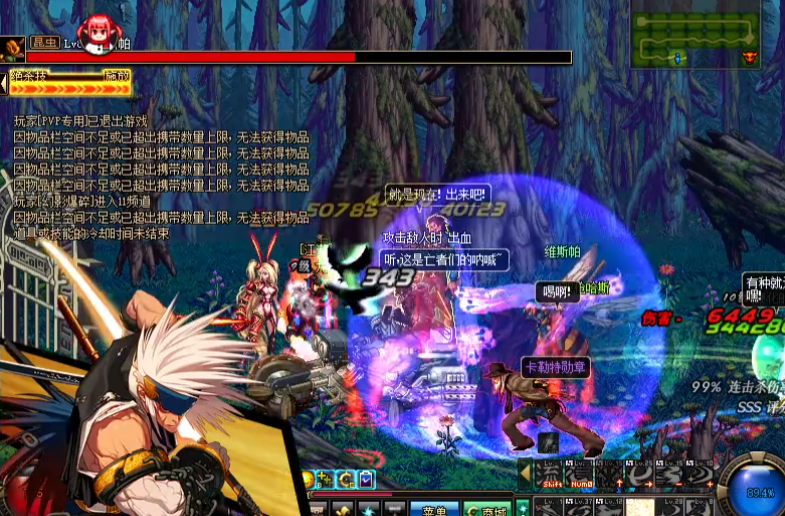The height and width of the screenshot is (516, 785).
Task: Click the 绝杀技 finishing skill gauge
Action: [x=72, y=87]
